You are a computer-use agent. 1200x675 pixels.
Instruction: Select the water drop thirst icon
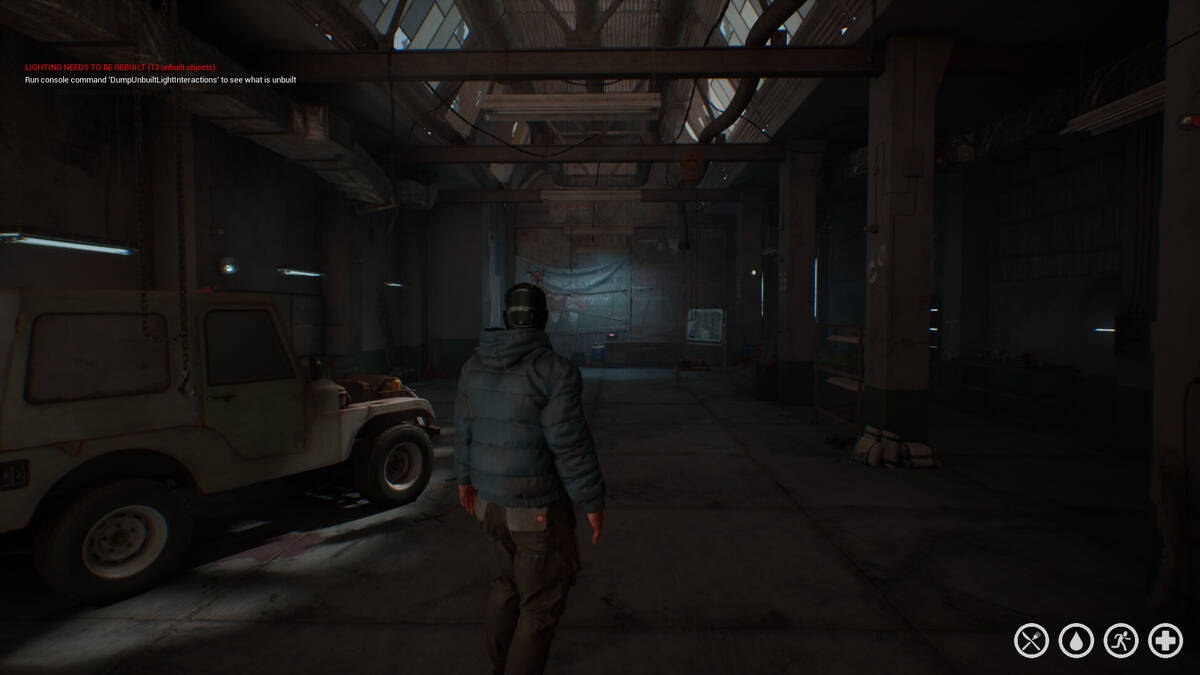[x=1076, y=640]
